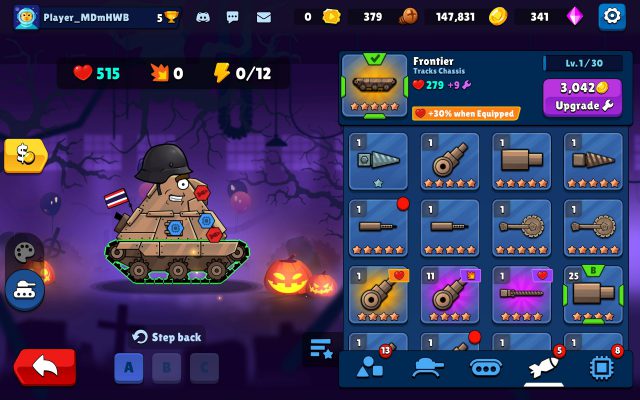Open the settings gear menu

pos(610,16)
